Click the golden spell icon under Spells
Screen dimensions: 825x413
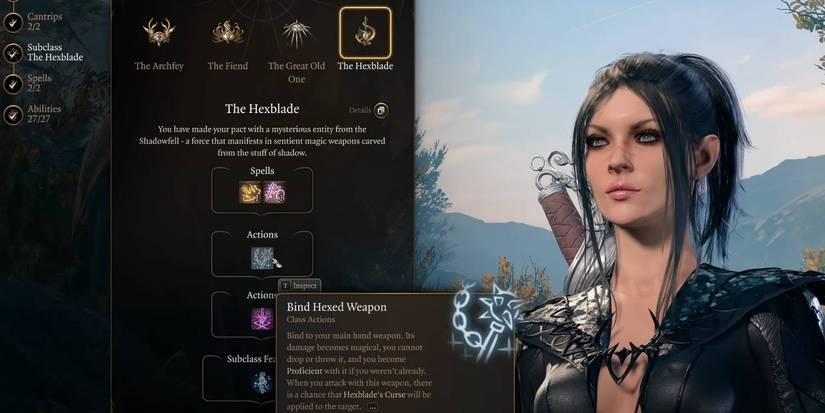[x=250, y=192]
